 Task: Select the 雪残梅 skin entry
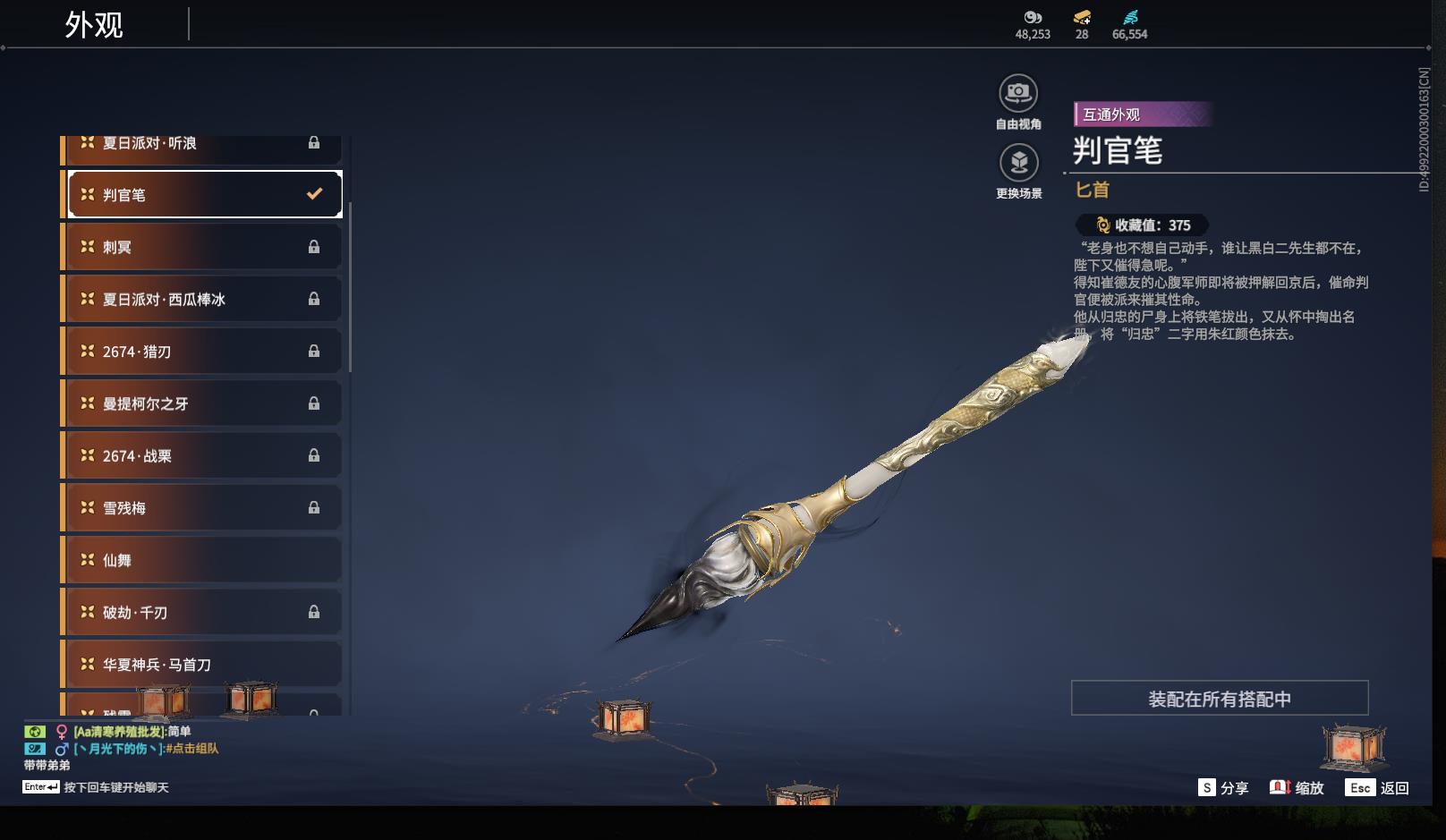pyautogui.click(x=204, y=508)
